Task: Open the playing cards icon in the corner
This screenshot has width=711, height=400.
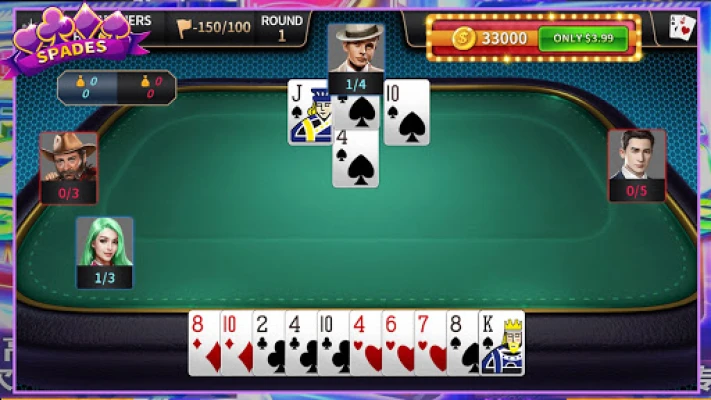Action: (682, 28)
